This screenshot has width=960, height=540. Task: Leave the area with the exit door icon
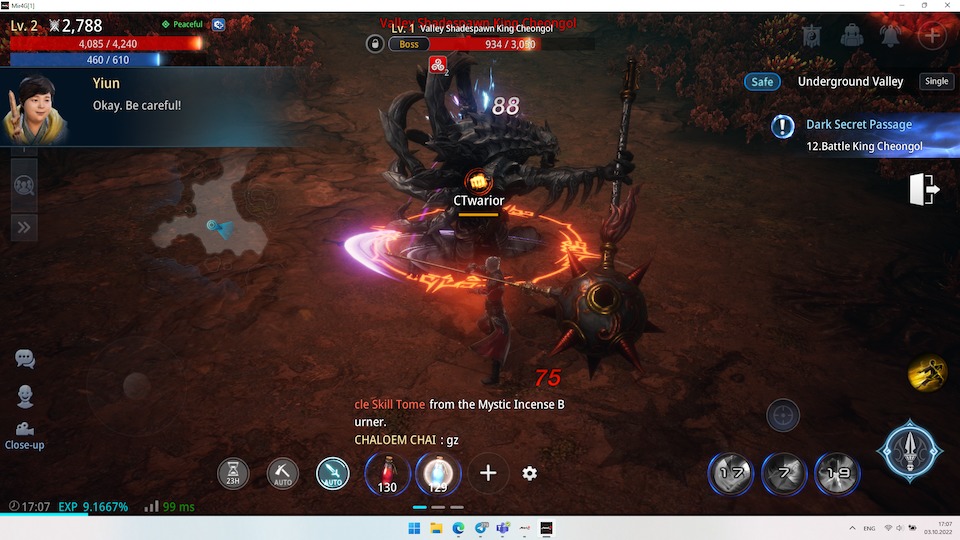pos(924,189)
